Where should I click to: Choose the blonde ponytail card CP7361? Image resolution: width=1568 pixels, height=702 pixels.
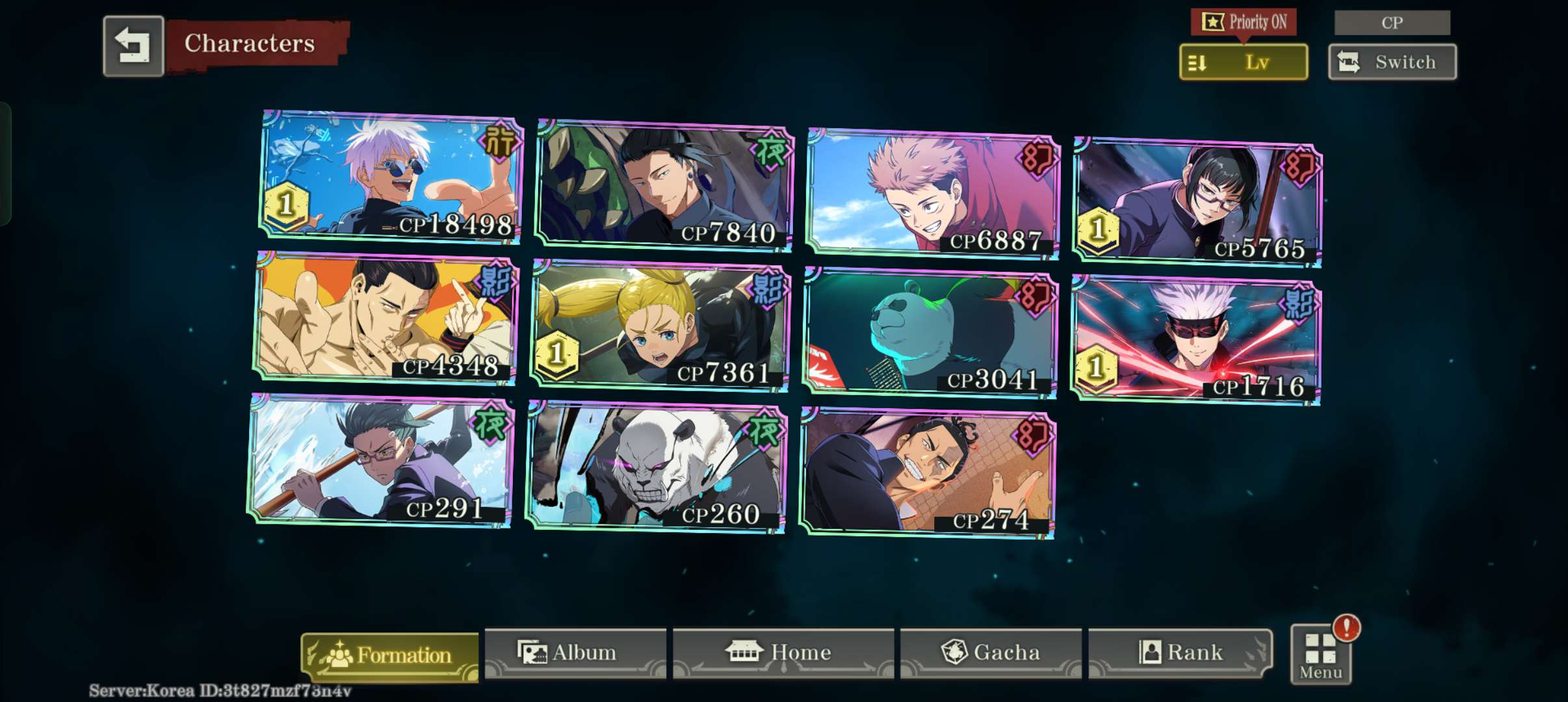tap(660, 326)
